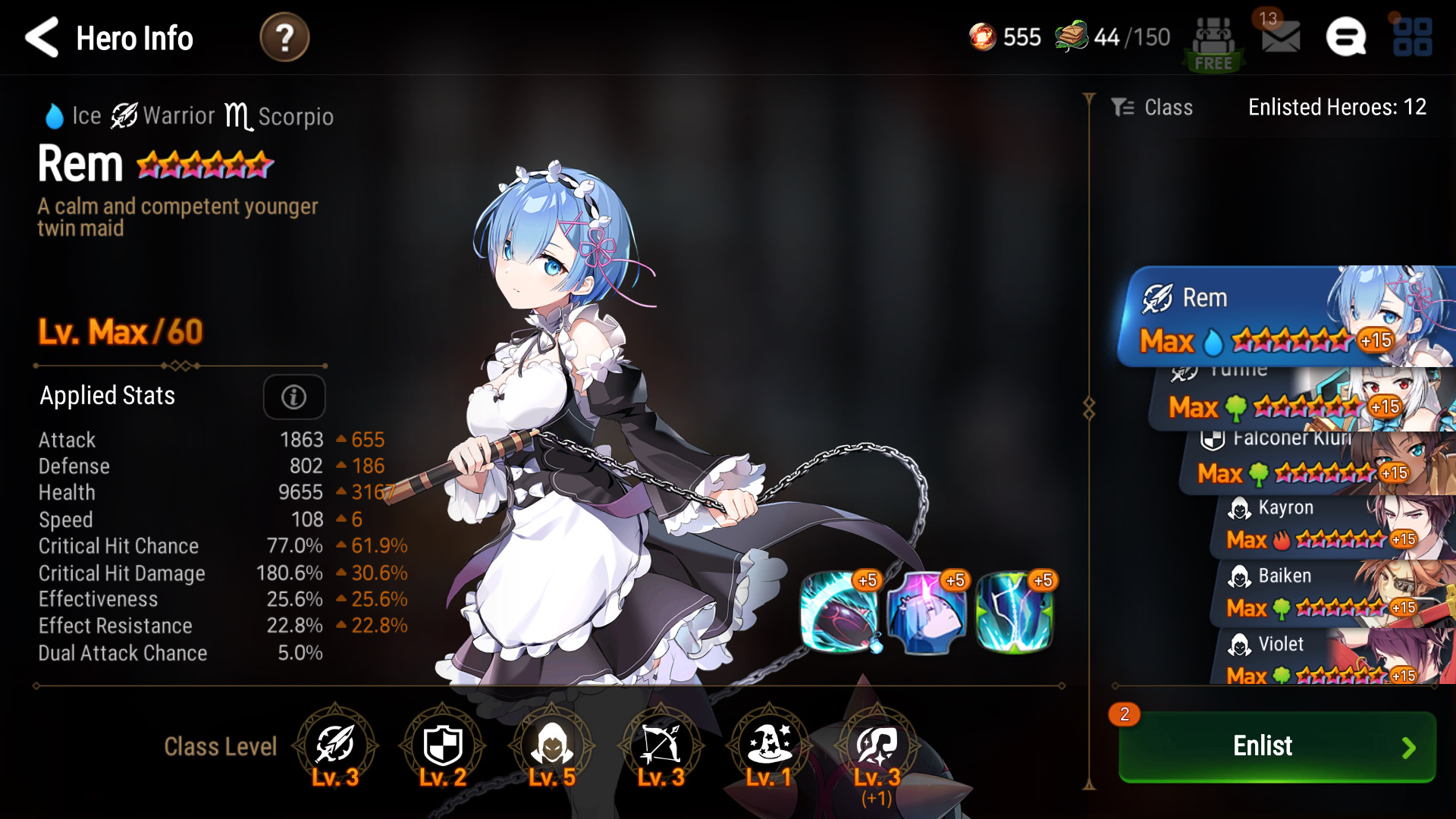Viewport: 1456px width, 819px height.
Task: Claim the FREE backpack reward
Action: 1213,44
